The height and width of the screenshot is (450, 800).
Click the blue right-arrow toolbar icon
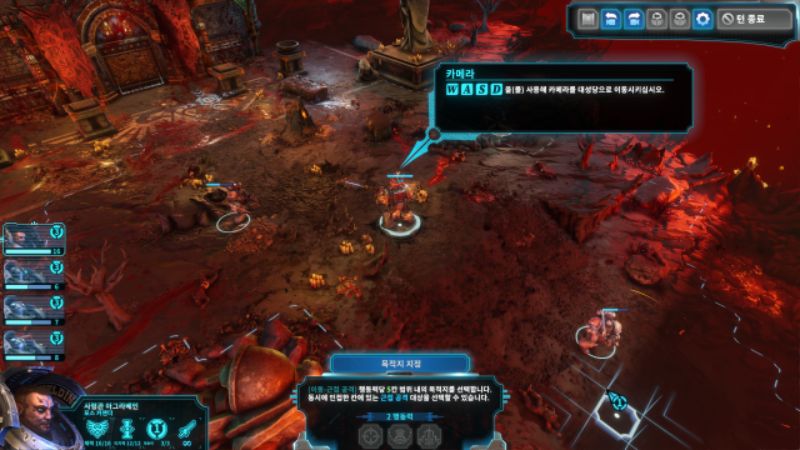632,19
